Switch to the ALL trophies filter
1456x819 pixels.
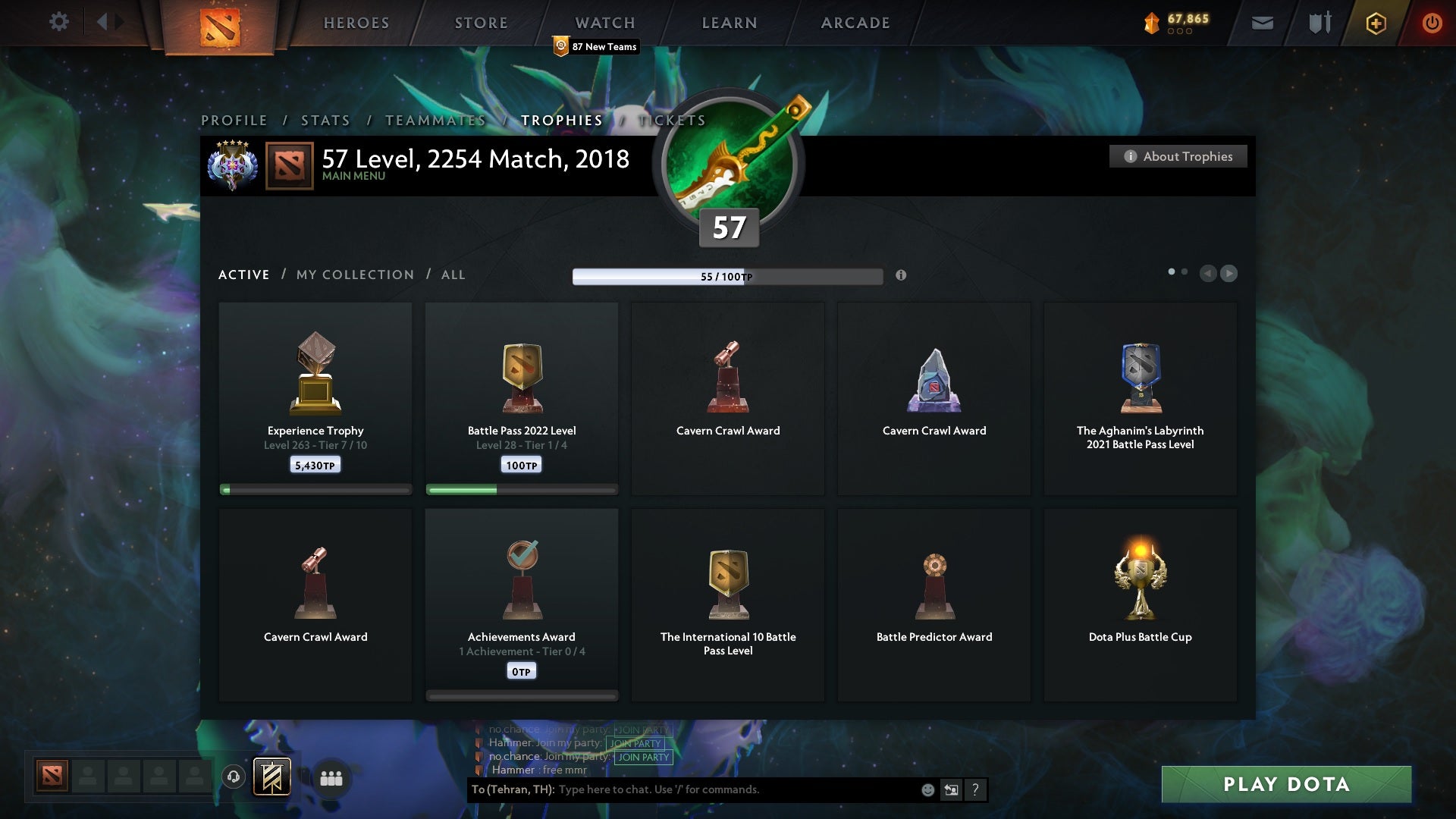(x=453, y=275)
